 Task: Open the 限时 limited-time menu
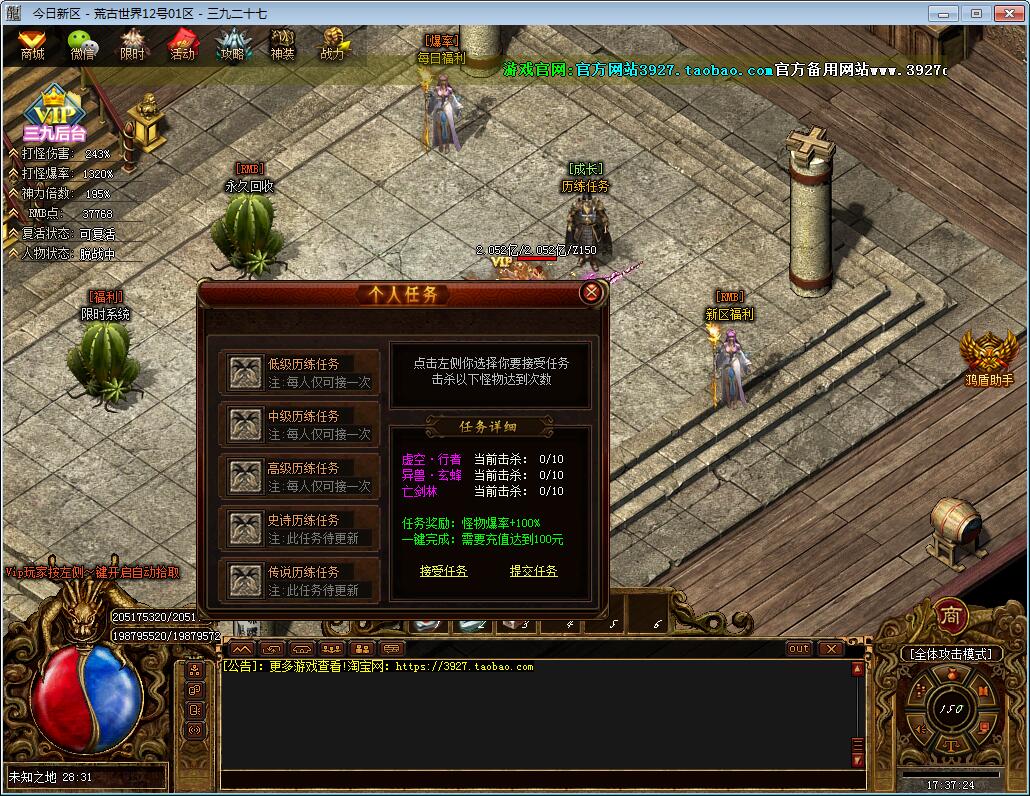click(132, 45)
